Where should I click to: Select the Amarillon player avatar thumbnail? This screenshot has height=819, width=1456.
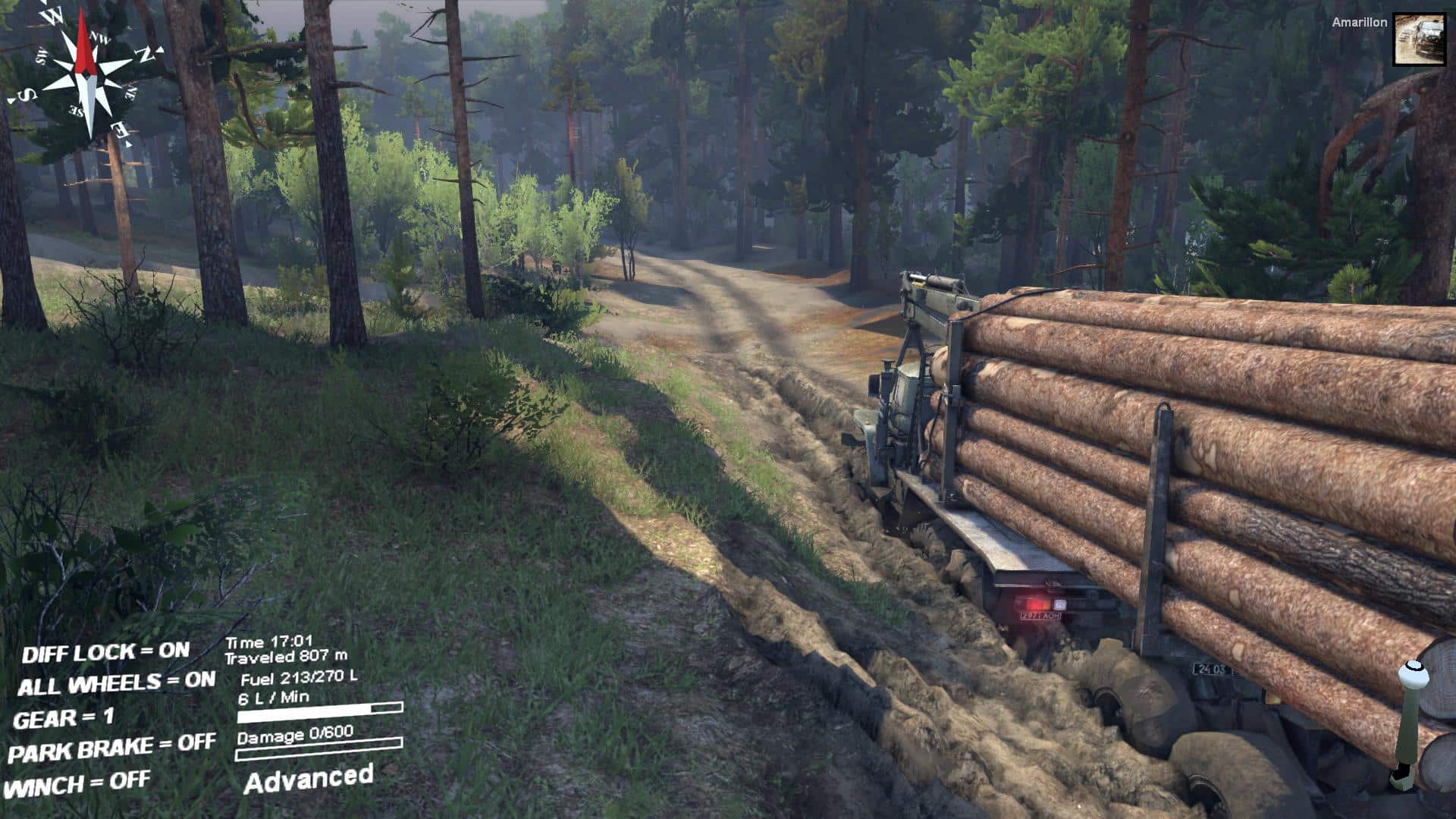pyautogui.click(x=1420, y=40)
